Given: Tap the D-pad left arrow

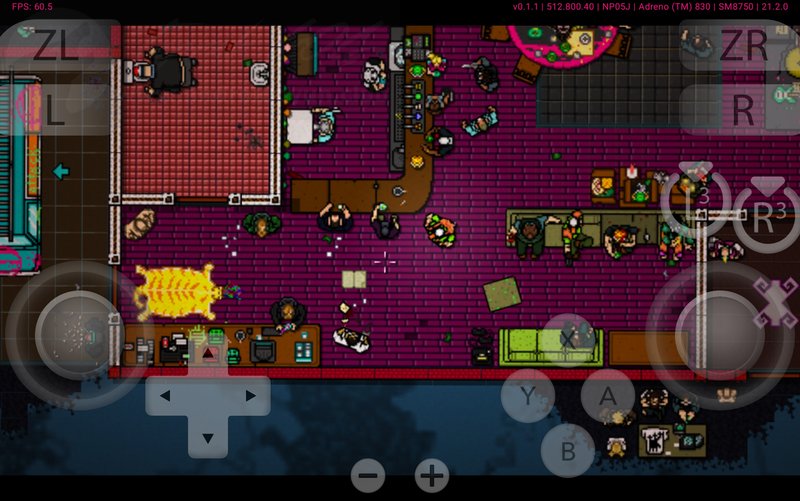Looking at the screenshot, I should pyautogui.click(x=166, y=396).
